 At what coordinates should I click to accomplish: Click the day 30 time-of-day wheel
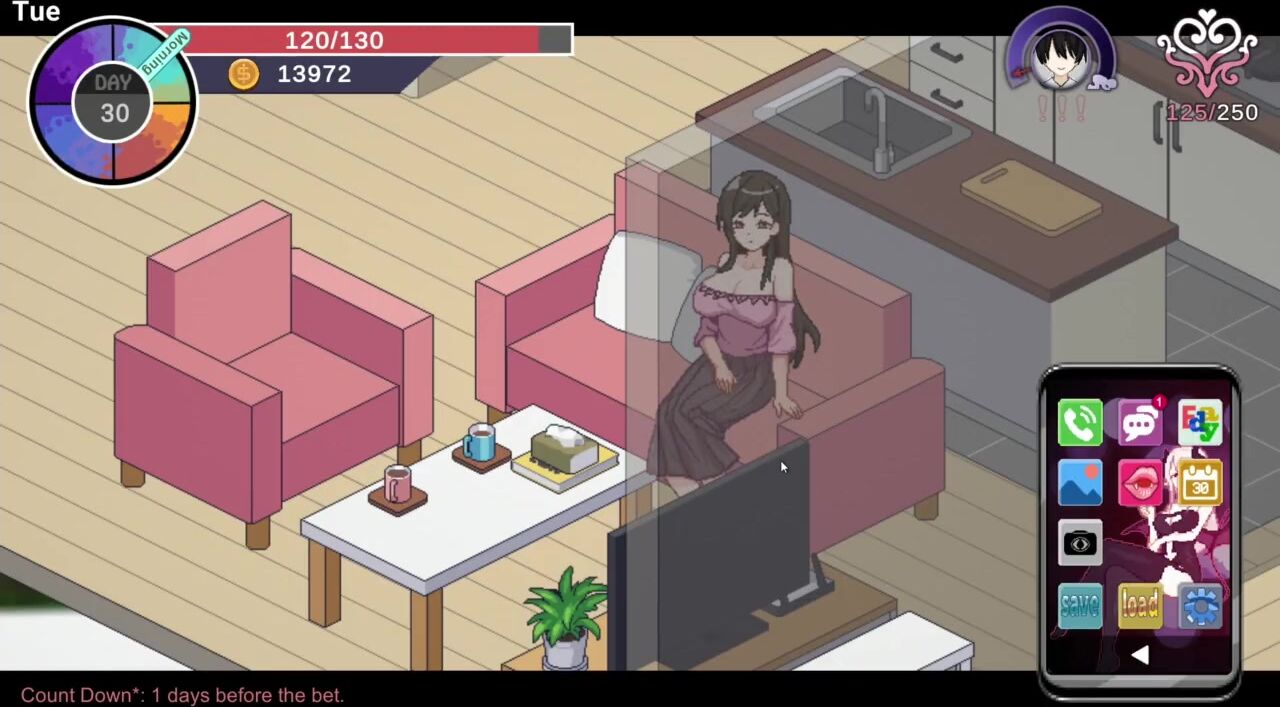coord(114,102)
